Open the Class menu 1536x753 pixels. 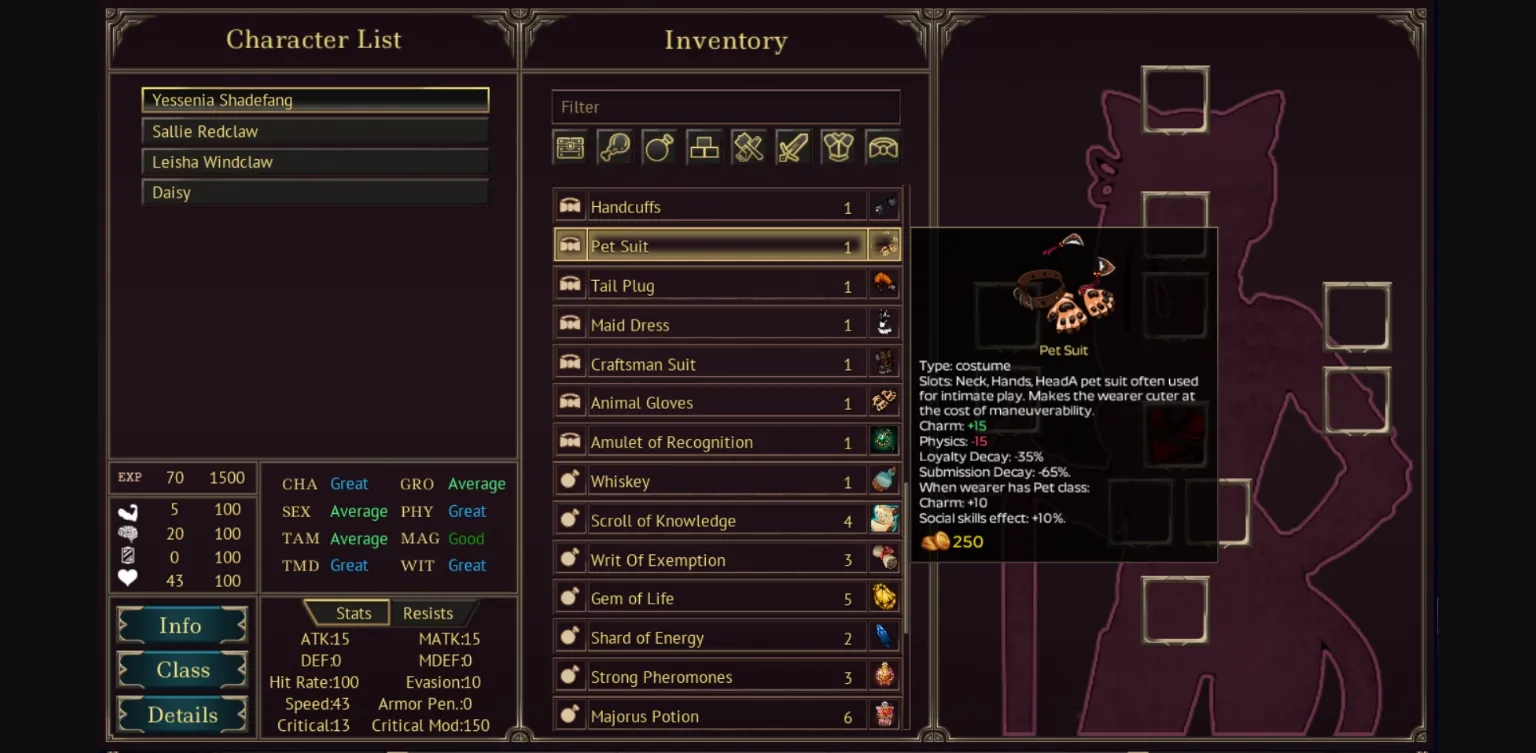pyautogui.click(x=181, y=670)
